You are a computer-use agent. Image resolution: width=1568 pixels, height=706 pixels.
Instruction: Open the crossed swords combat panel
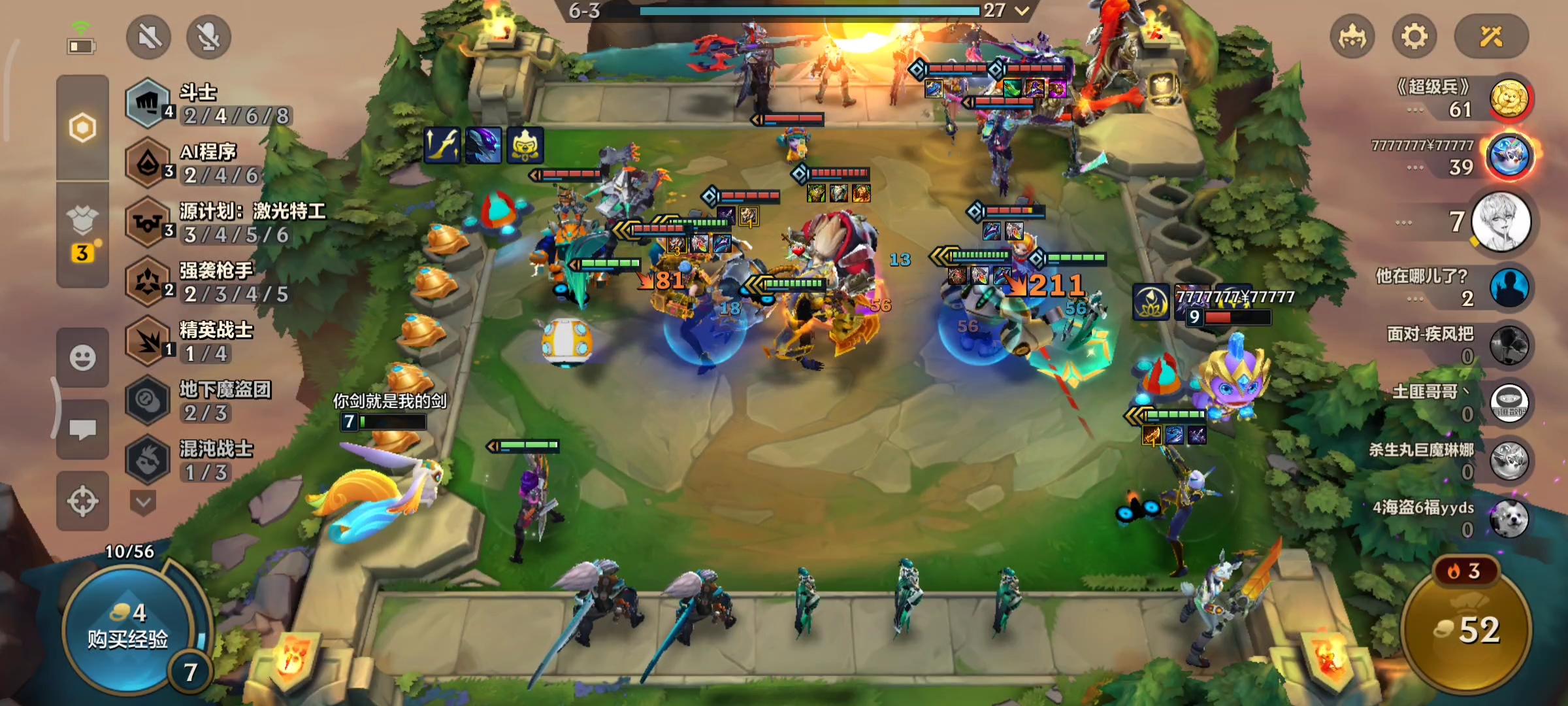[x=1491, y=37]
